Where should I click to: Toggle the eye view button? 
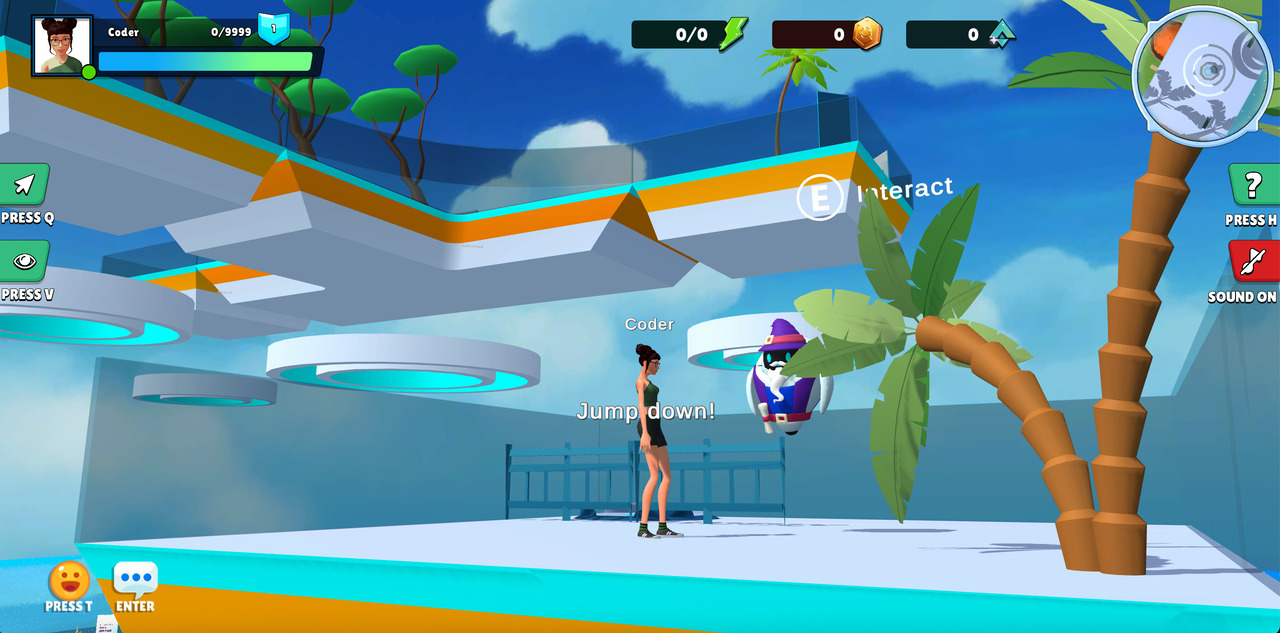coord(24,262)
